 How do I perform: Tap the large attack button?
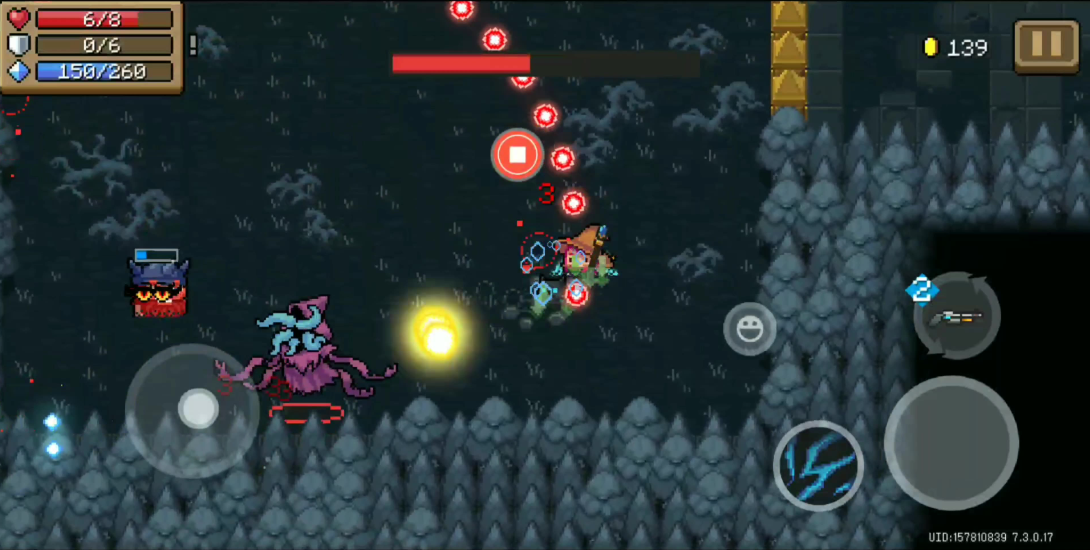tap(951, 443)
